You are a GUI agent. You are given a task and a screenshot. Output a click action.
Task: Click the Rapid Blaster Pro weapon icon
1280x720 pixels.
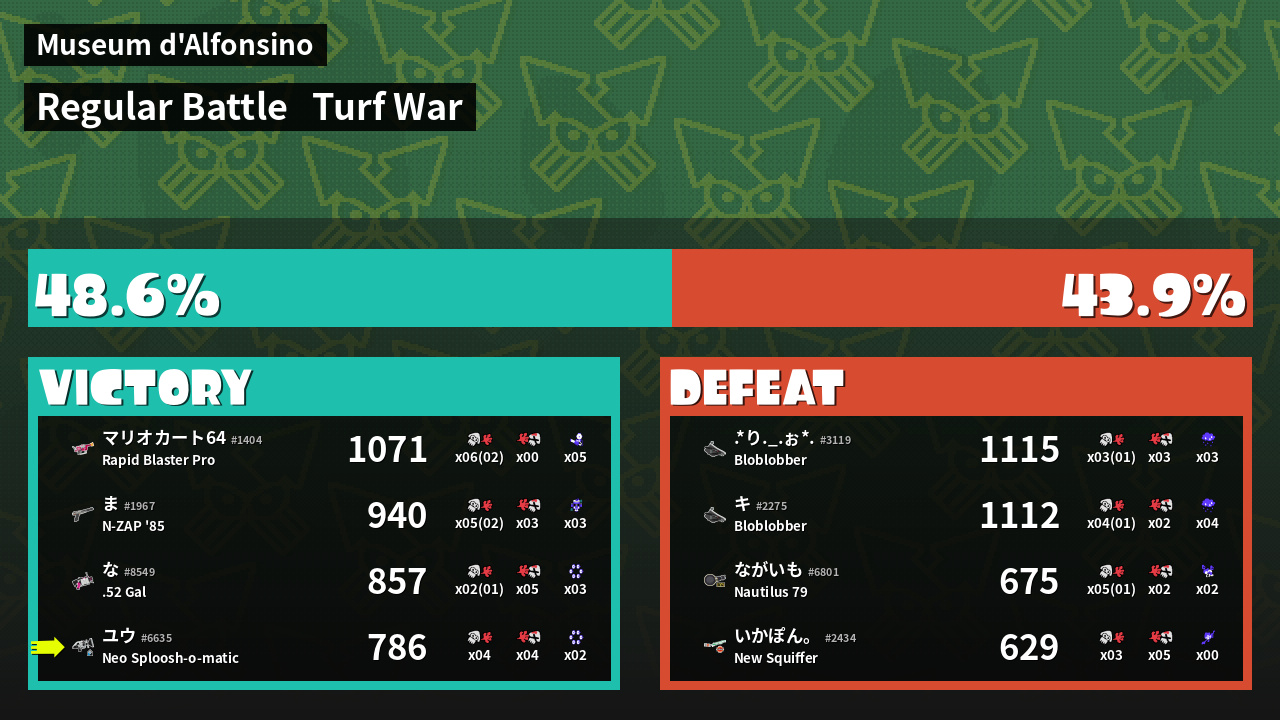pyautogui.click(x=83, y=449)
